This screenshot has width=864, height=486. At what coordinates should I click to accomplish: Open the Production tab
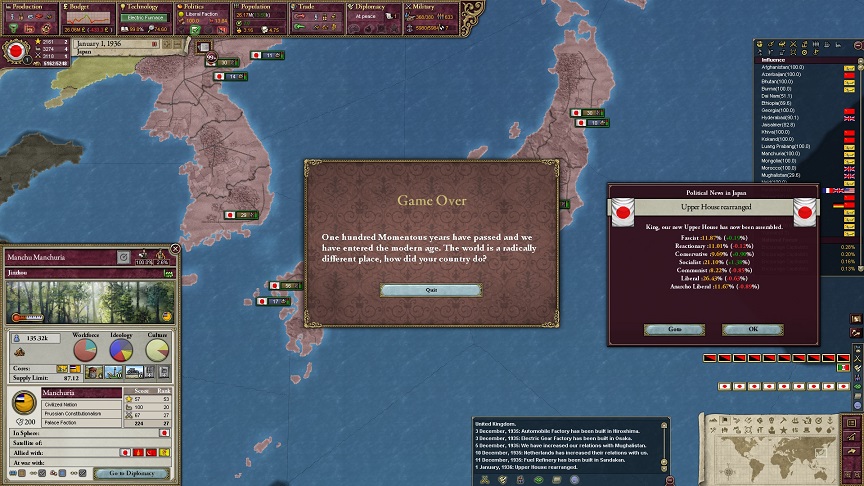30,6
